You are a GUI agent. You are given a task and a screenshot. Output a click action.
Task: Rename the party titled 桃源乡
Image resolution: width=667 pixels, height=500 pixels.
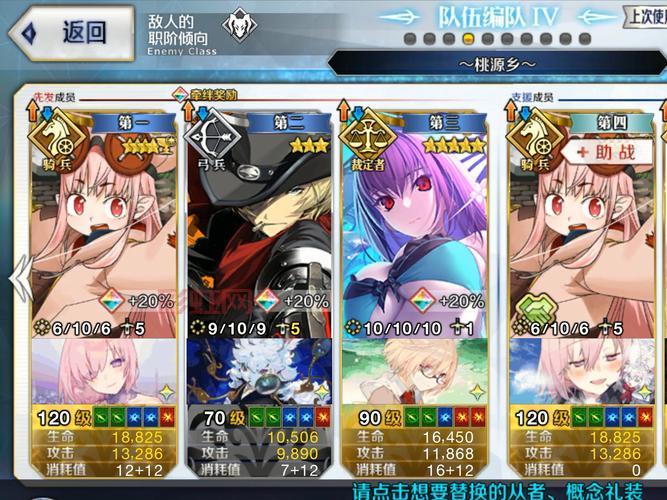tap(497, 63)
